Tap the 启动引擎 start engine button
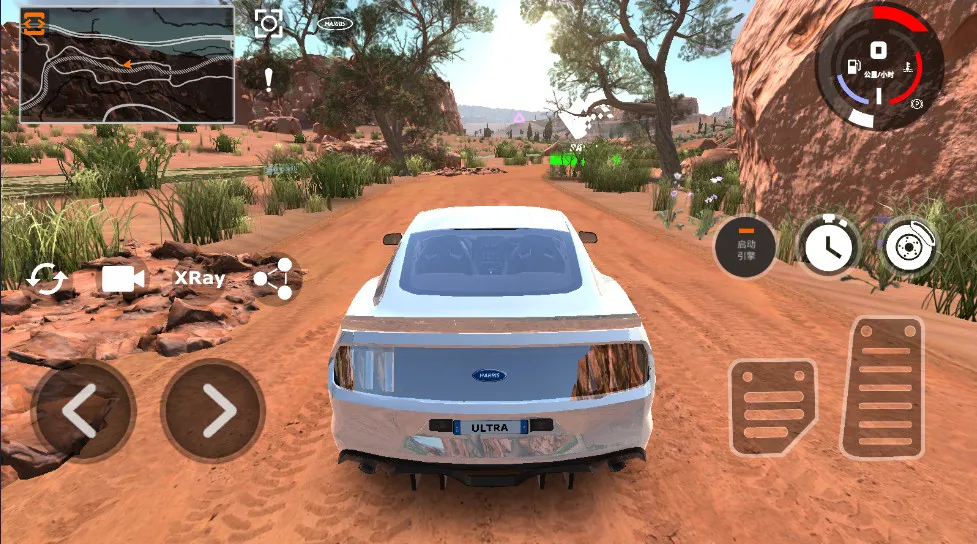Viewport: 977px width, 544px height. click(x=746, y=248)
